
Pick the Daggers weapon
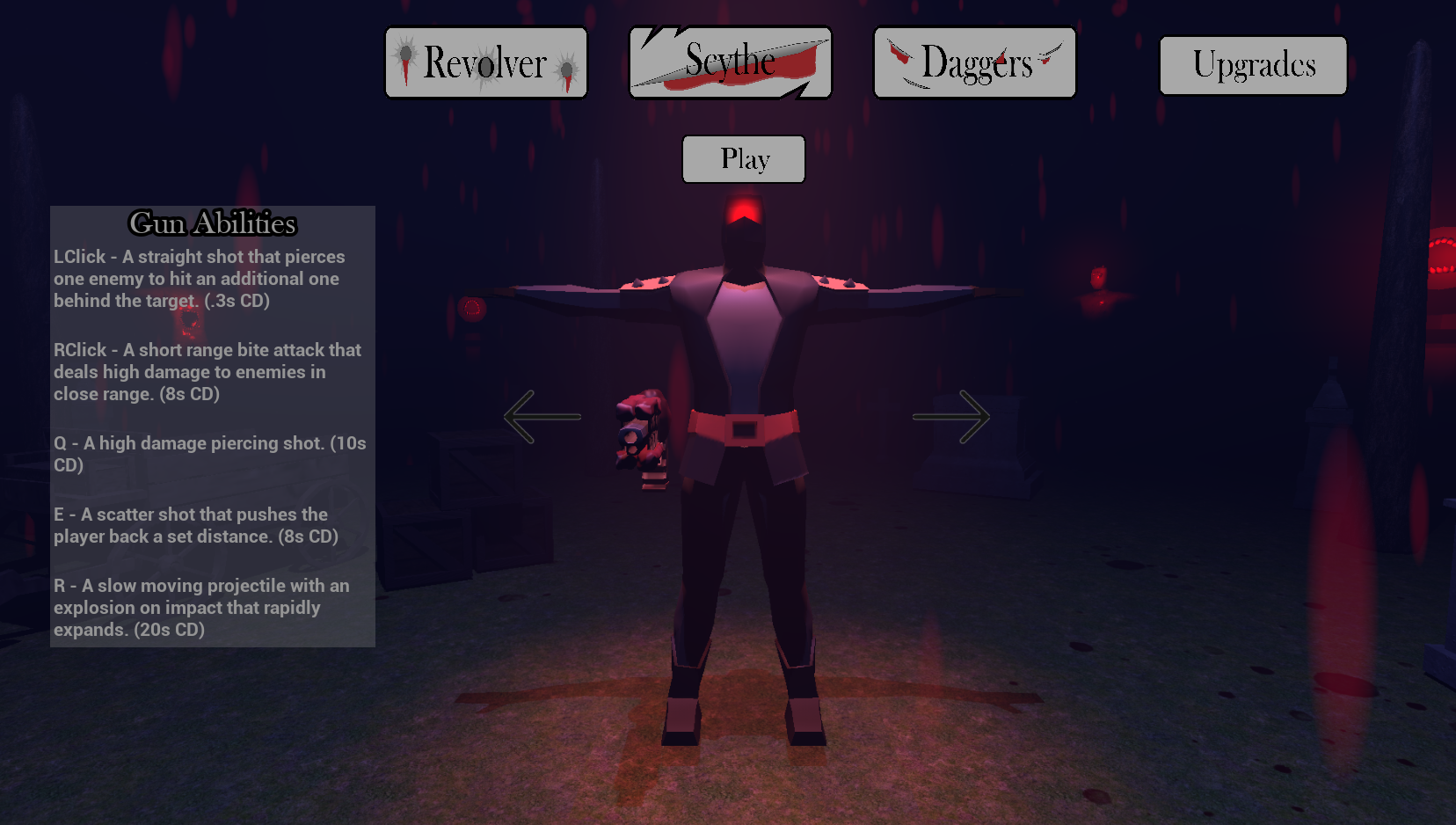(974, 63)
